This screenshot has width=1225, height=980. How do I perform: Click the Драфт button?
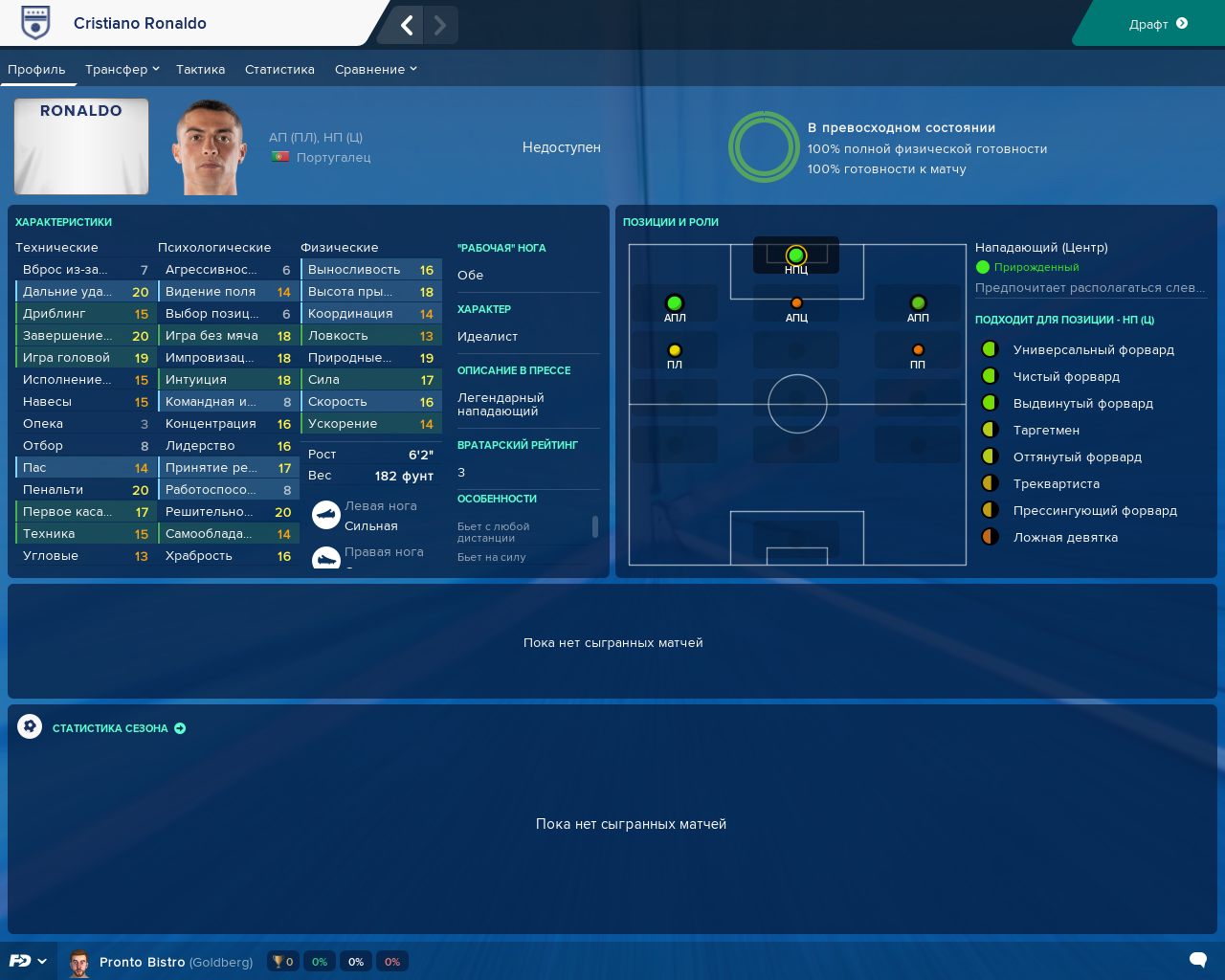point(1157,24)
